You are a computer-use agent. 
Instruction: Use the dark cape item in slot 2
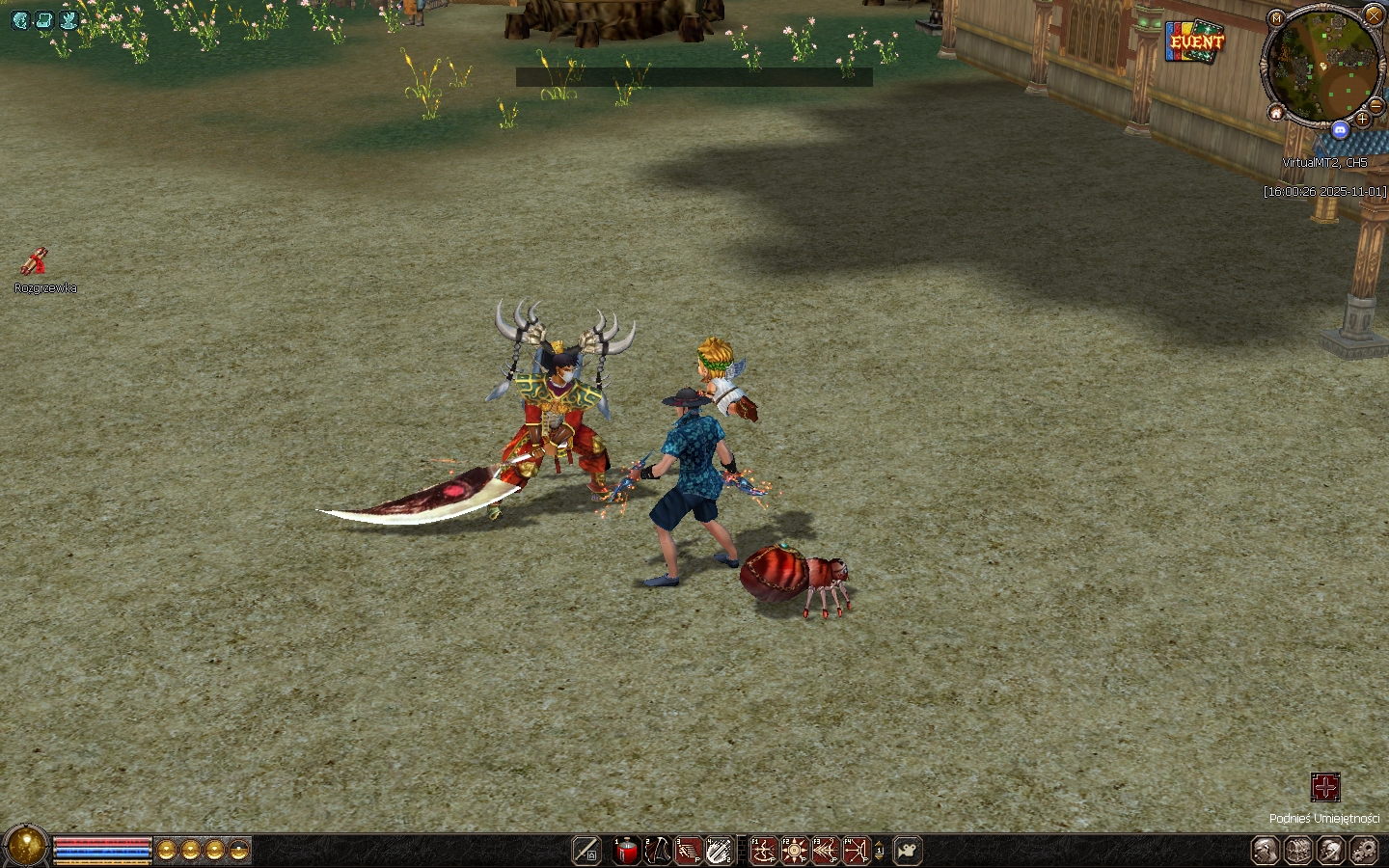[658, 851]
